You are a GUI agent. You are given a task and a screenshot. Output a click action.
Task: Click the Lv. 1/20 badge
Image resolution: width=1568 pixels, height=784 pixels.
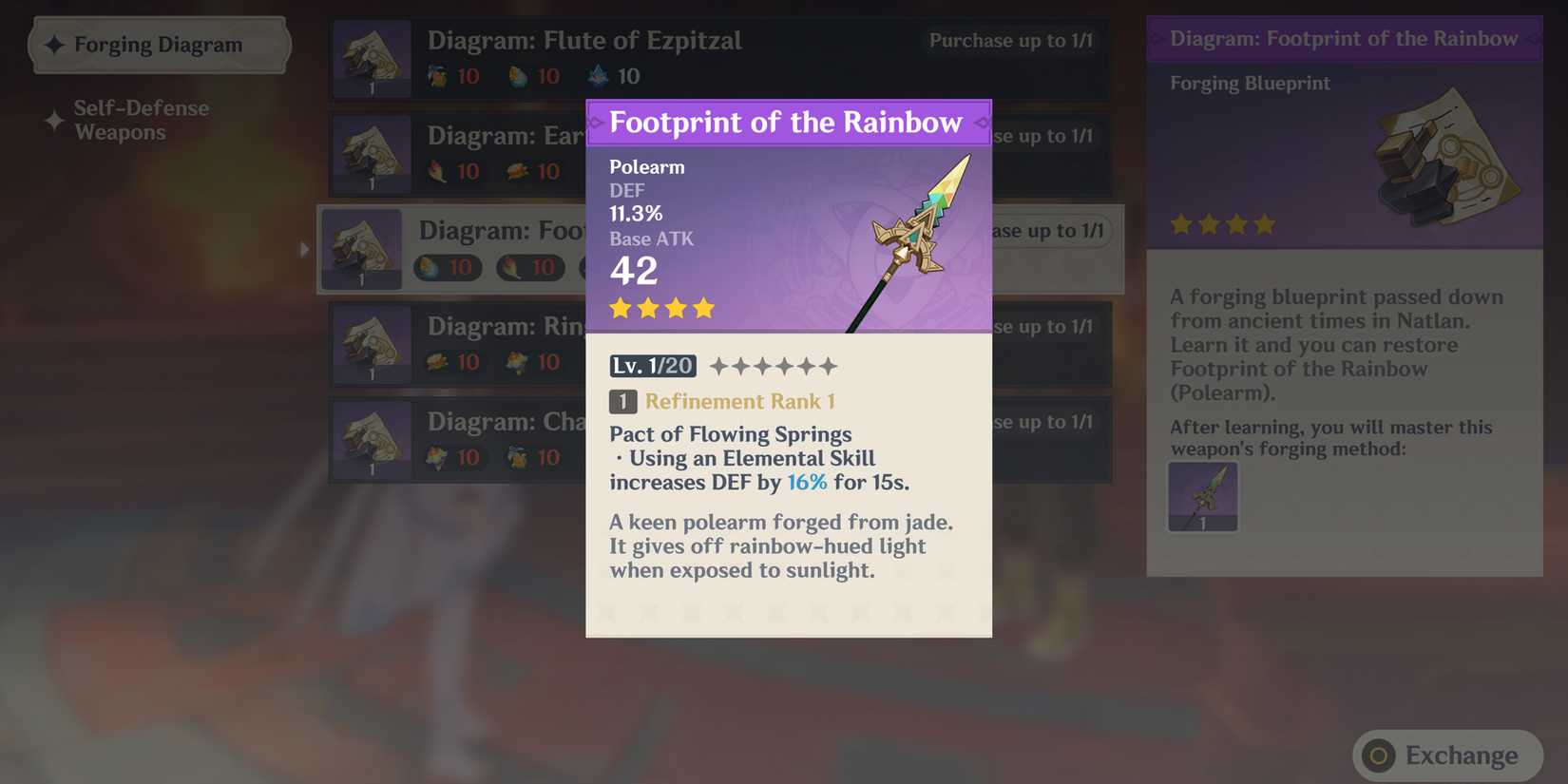click(x=652, y=365)
